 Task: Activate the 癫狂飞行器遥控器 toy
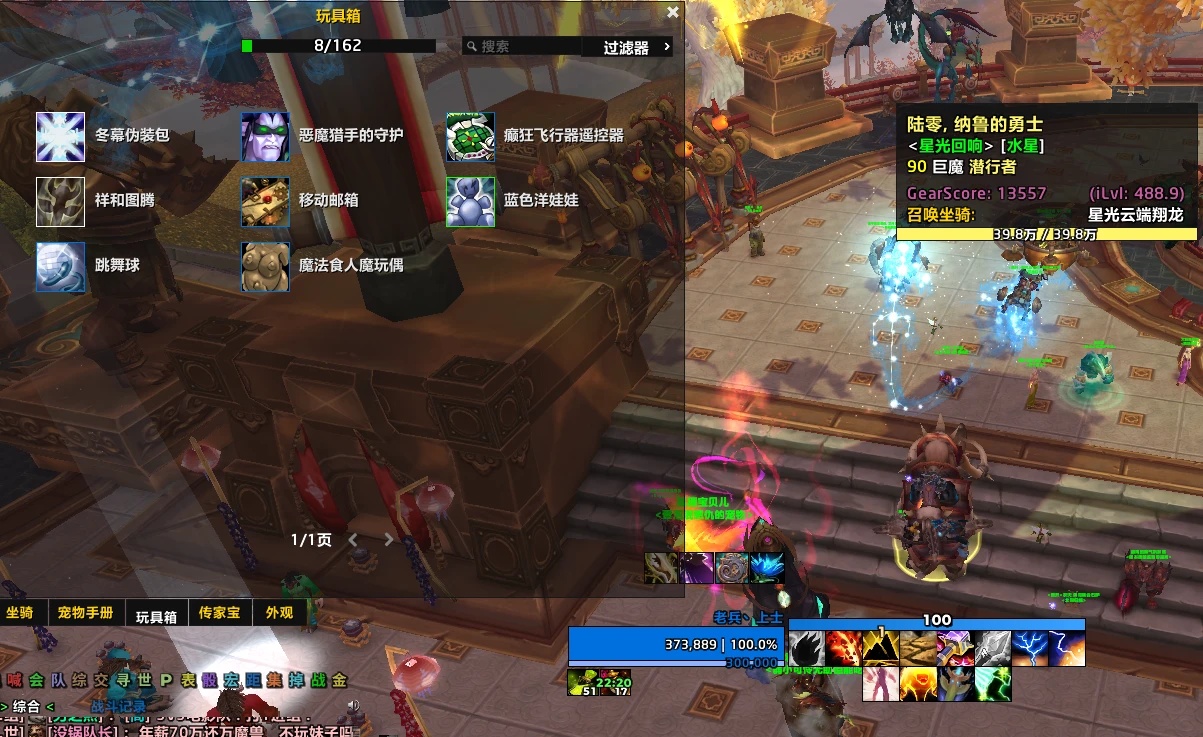(470, 137)
